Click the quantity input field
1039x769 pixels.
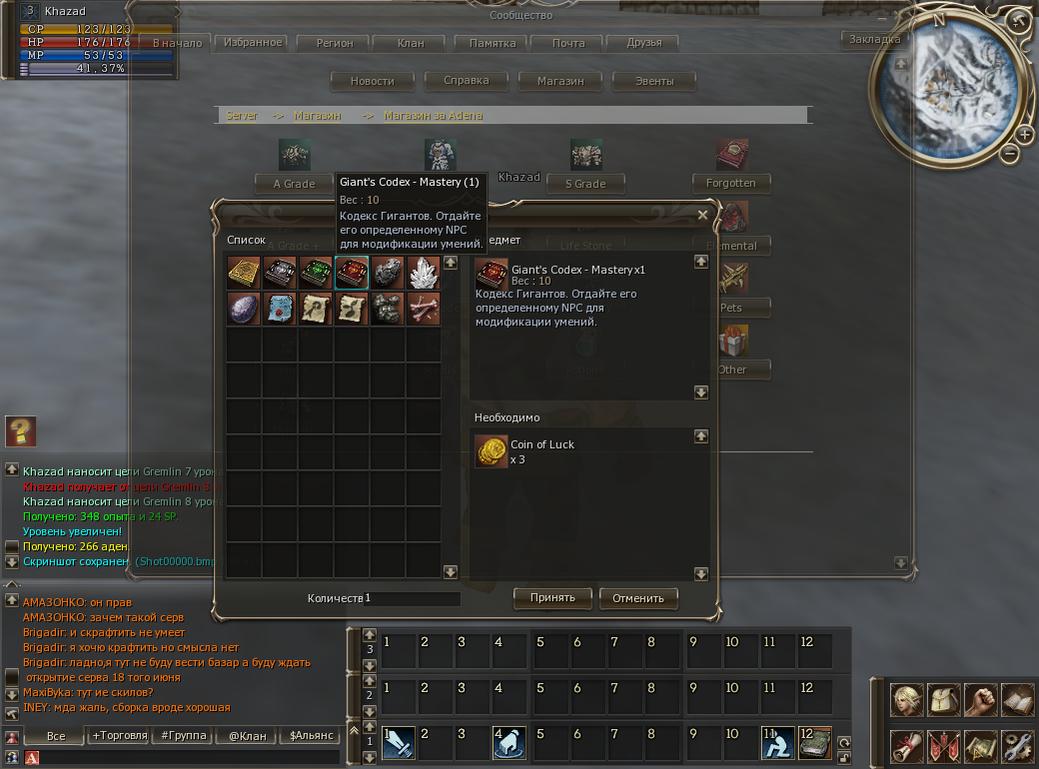pos(412,598)
